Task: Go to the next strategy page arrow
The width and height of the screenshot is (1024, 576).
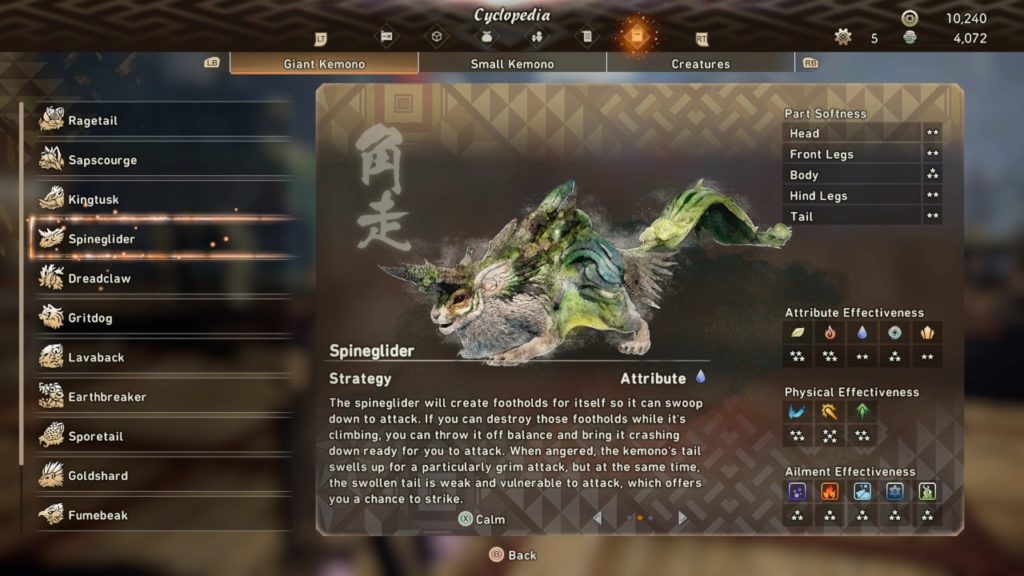Action: click(x=682, y=518)
